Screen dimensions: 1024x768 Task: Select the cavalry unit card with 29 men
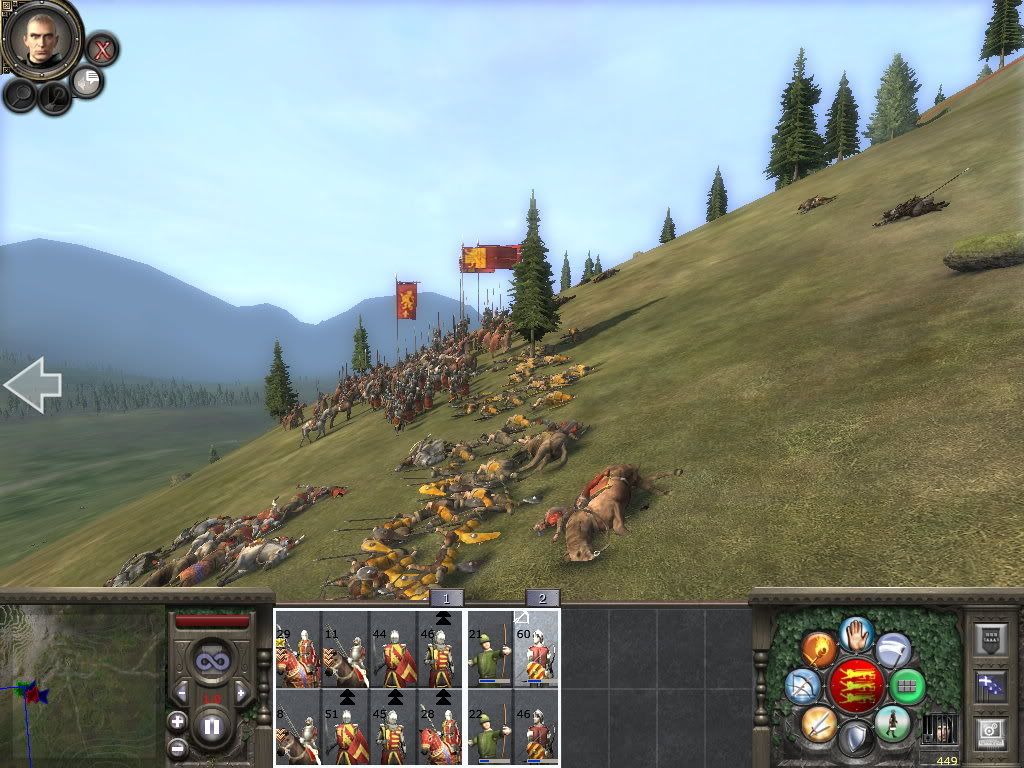point(298,650)
